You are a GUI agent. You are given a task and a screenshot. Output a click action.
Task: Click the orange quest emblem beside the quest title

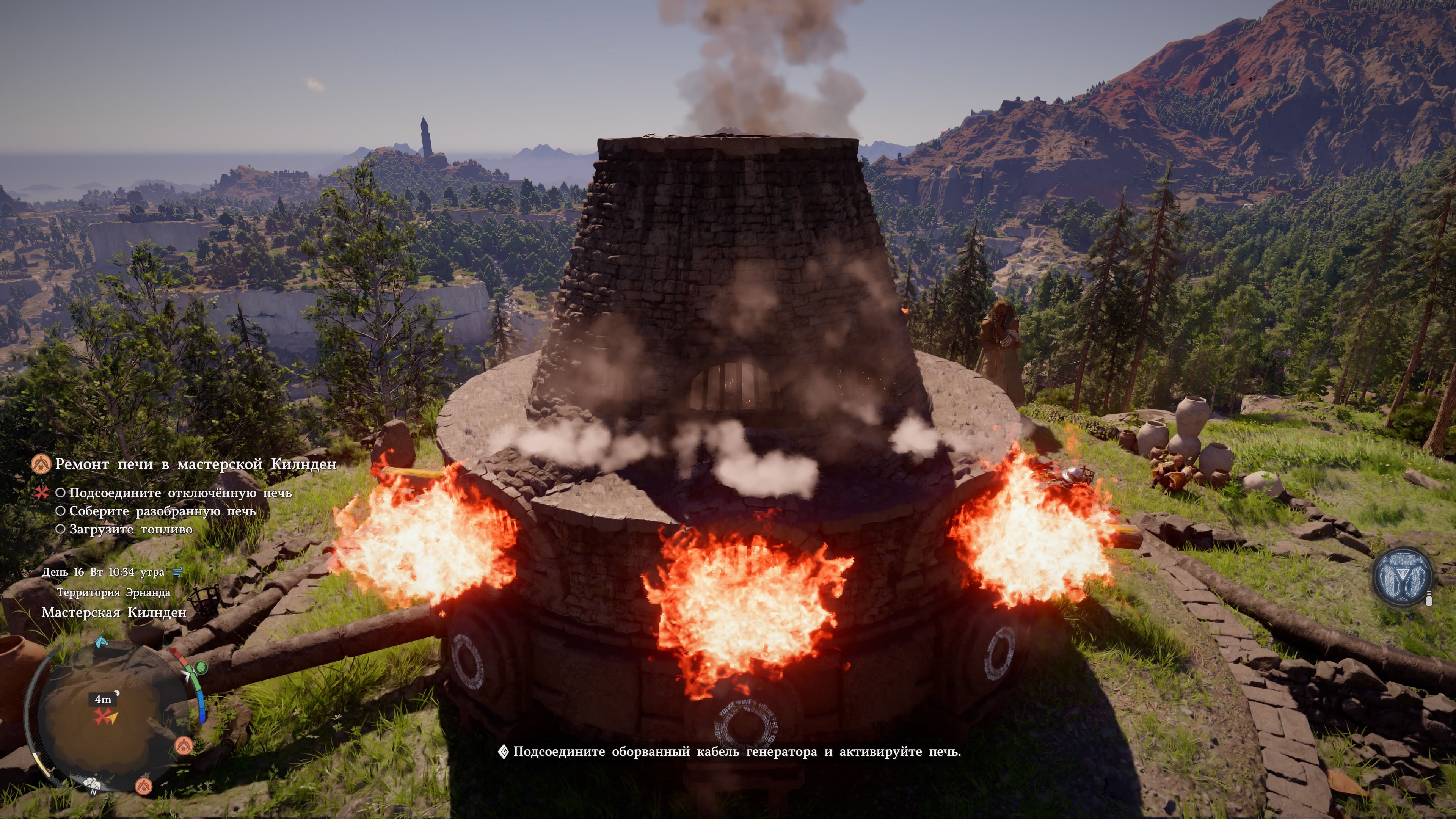point(41,464)
